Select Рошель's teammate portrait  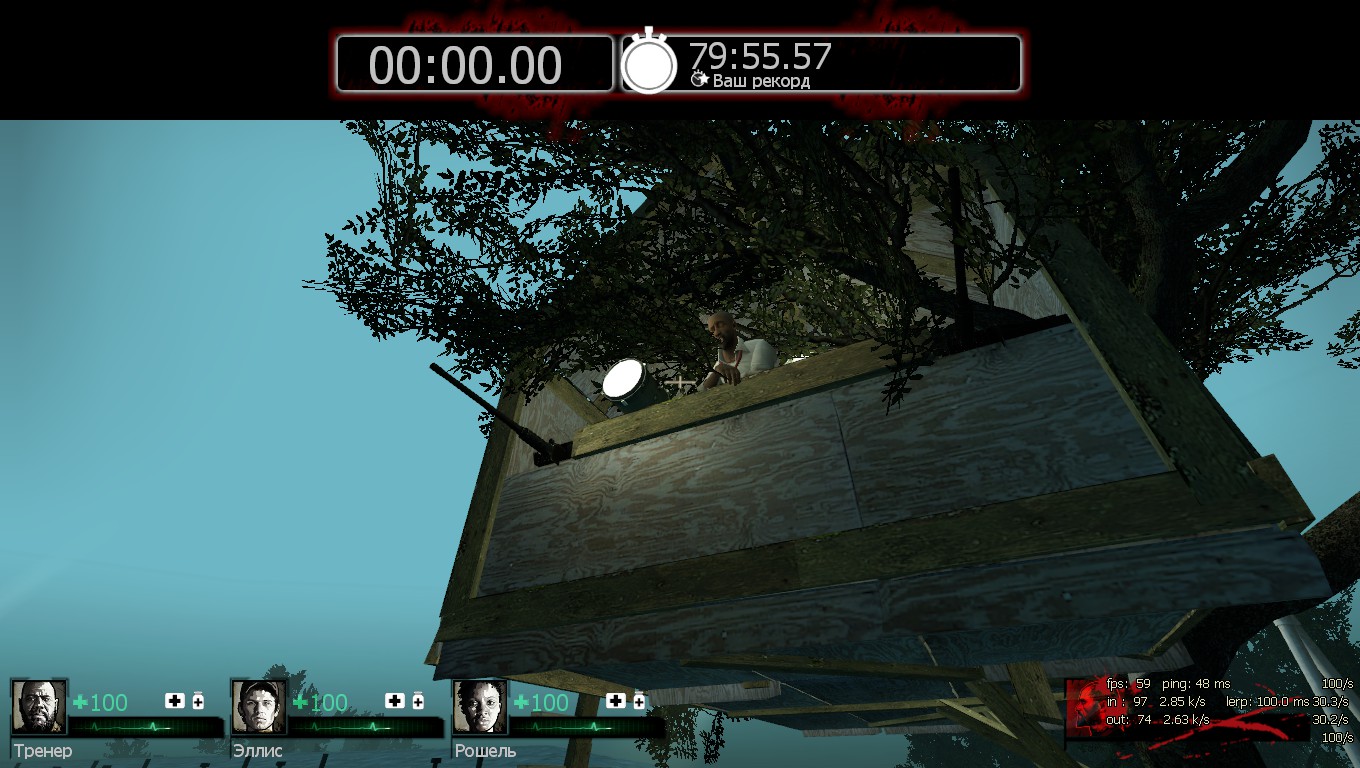tap(480, 707)
